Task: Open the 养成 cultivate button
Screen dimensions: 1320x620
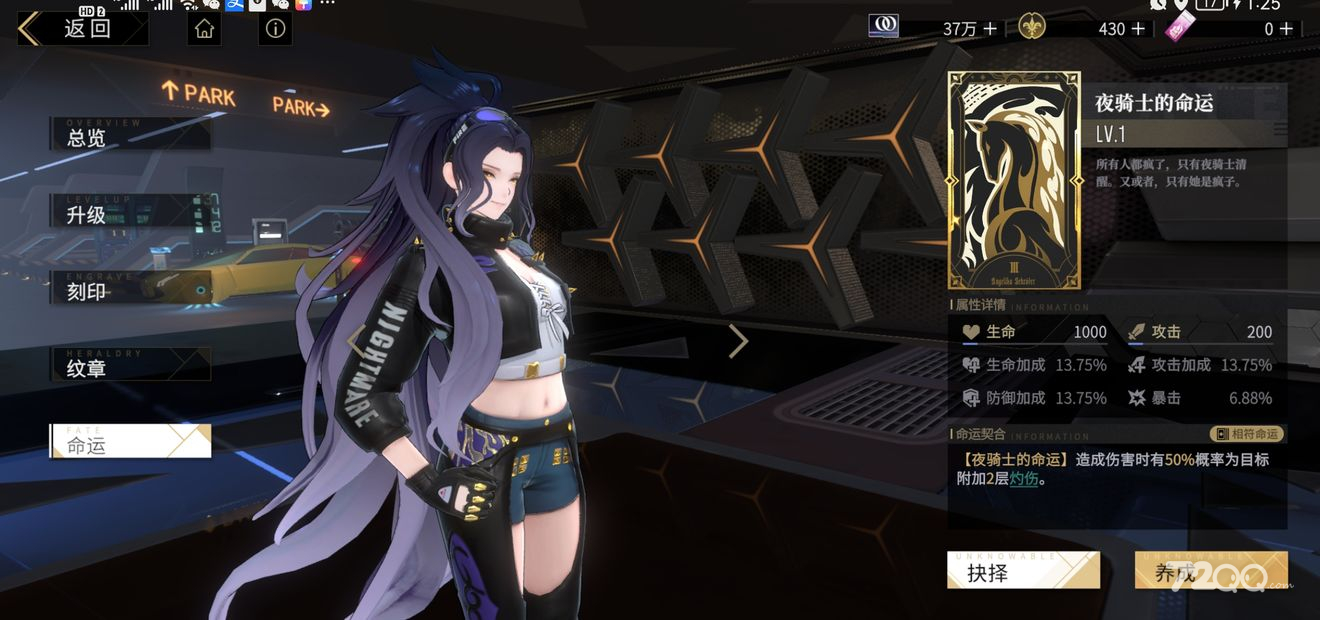Action: pos(1210,572)
